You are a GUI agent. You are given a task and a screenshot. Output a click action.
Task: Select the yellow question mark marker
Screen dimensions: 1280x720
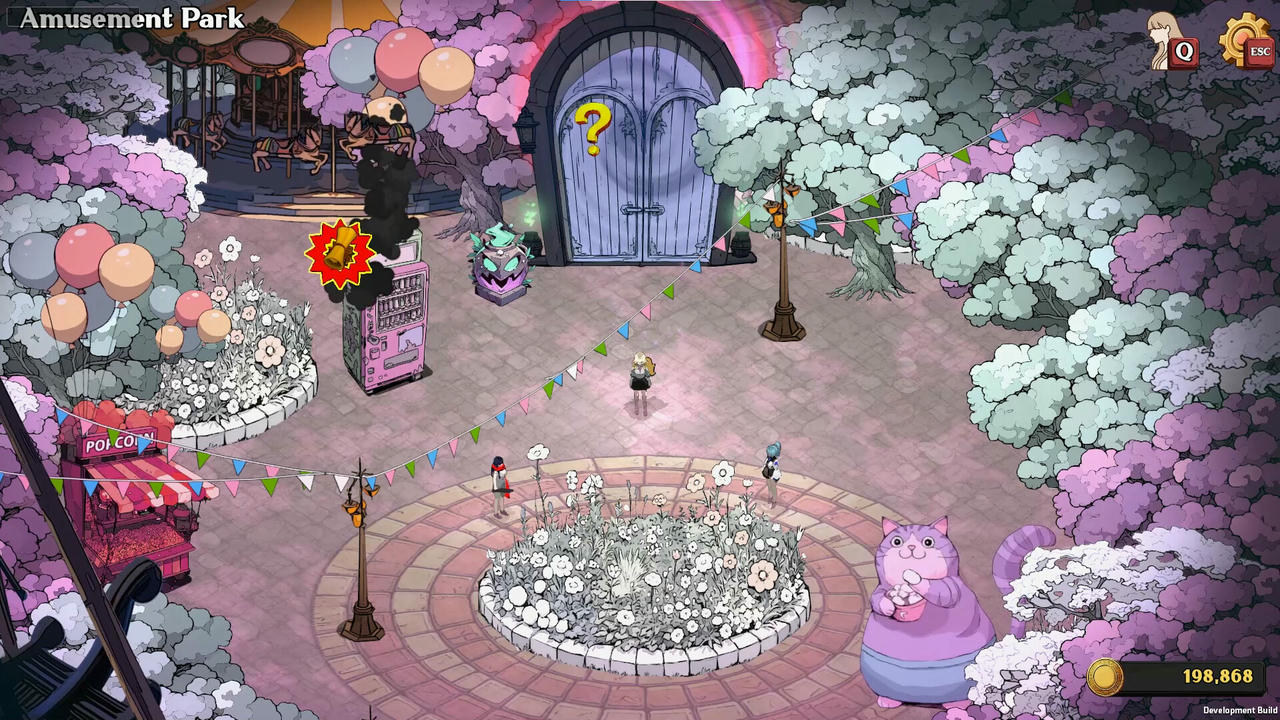[593, 128]
